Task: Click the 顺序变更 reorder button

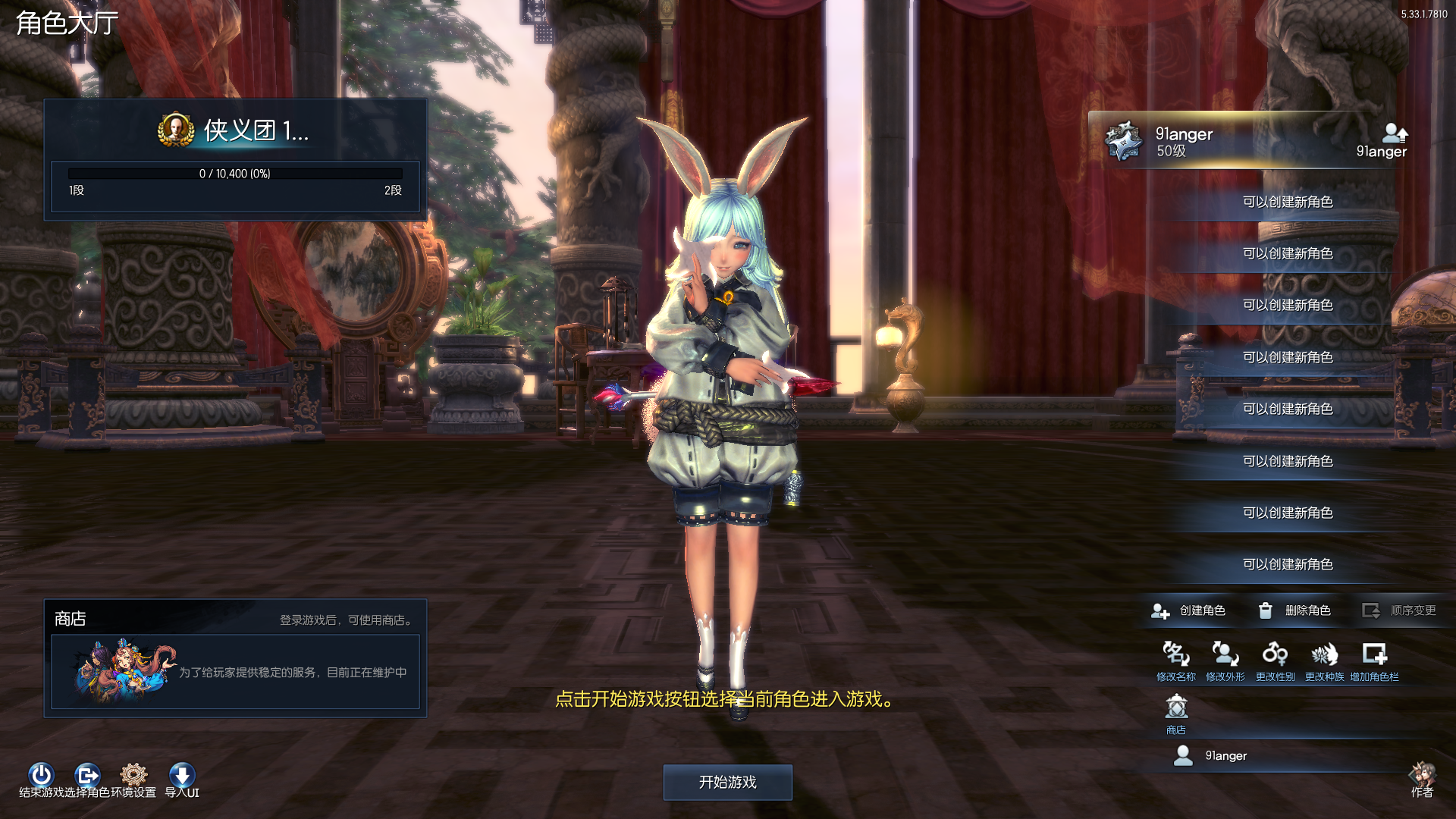Action: click(x=1399, y=610)
